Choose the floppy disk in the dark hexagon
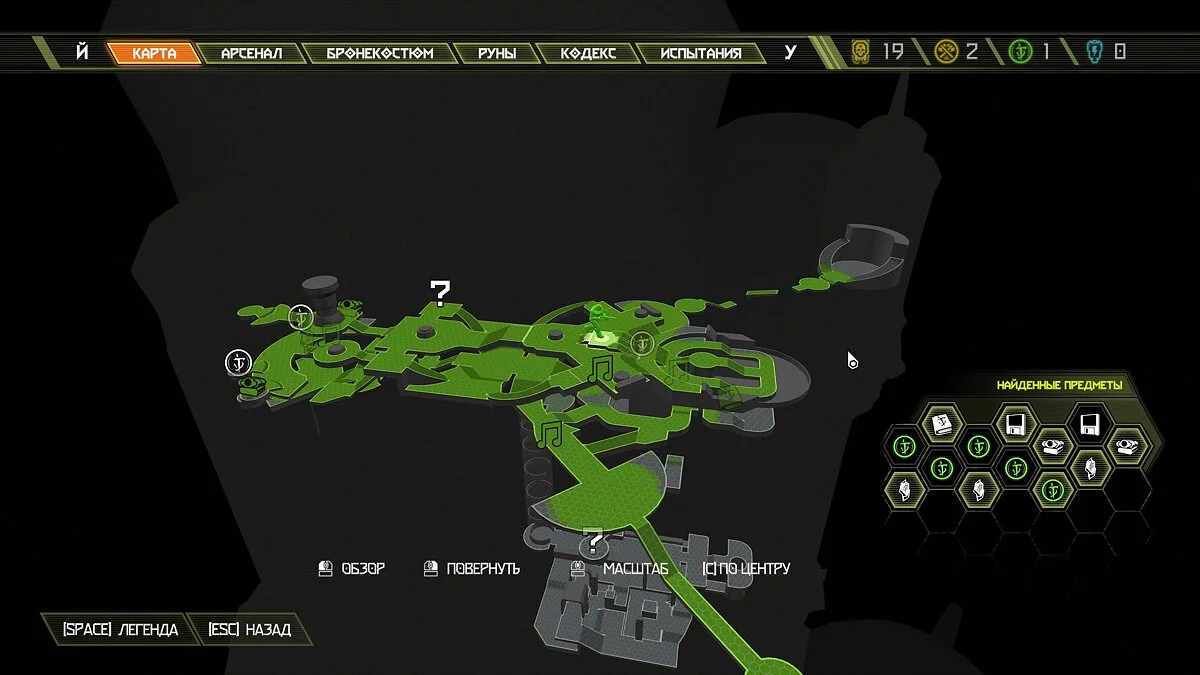This screenshot has height=675, width=1200. coord(1089,424)
